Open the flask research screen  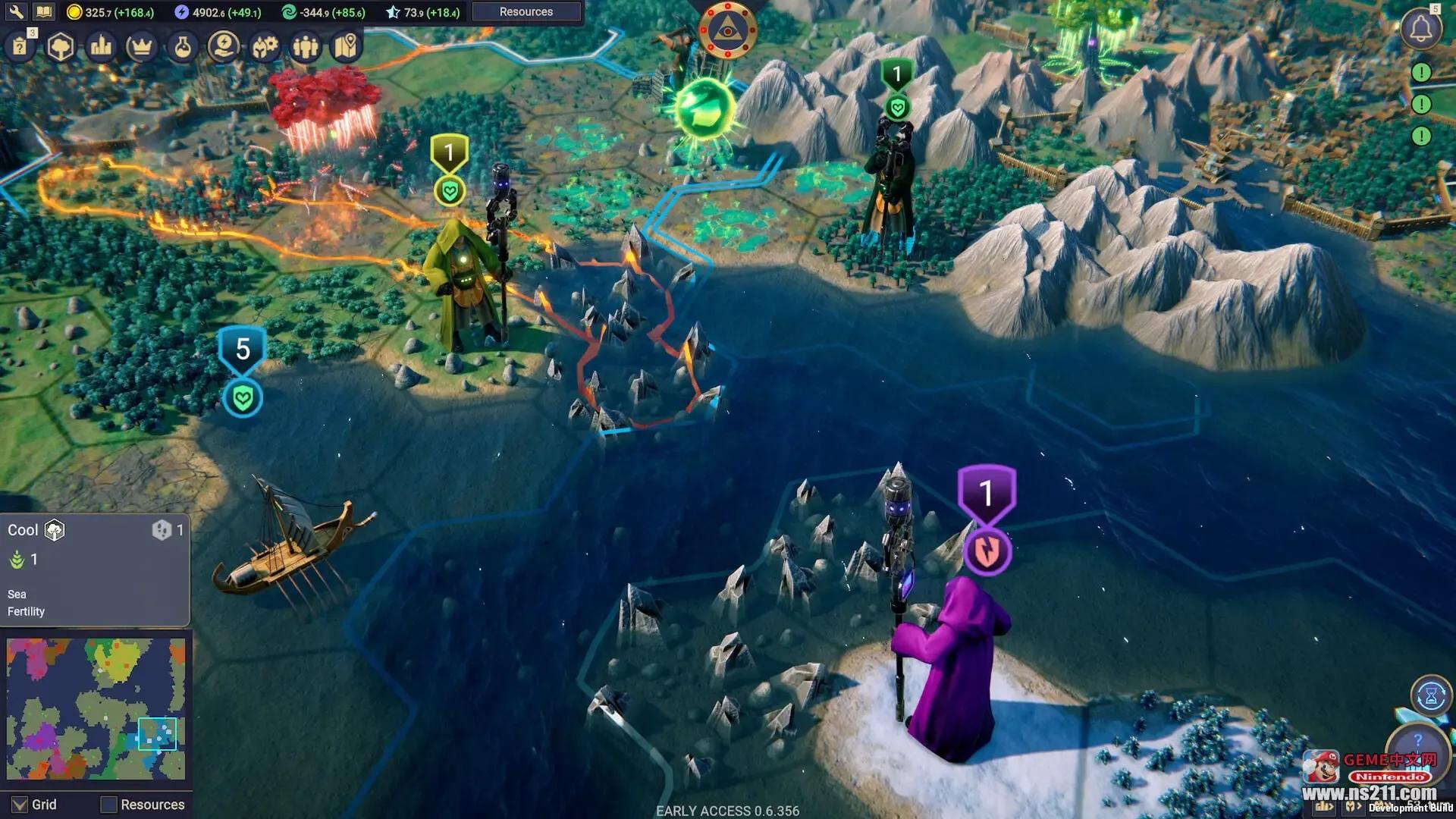182,47
